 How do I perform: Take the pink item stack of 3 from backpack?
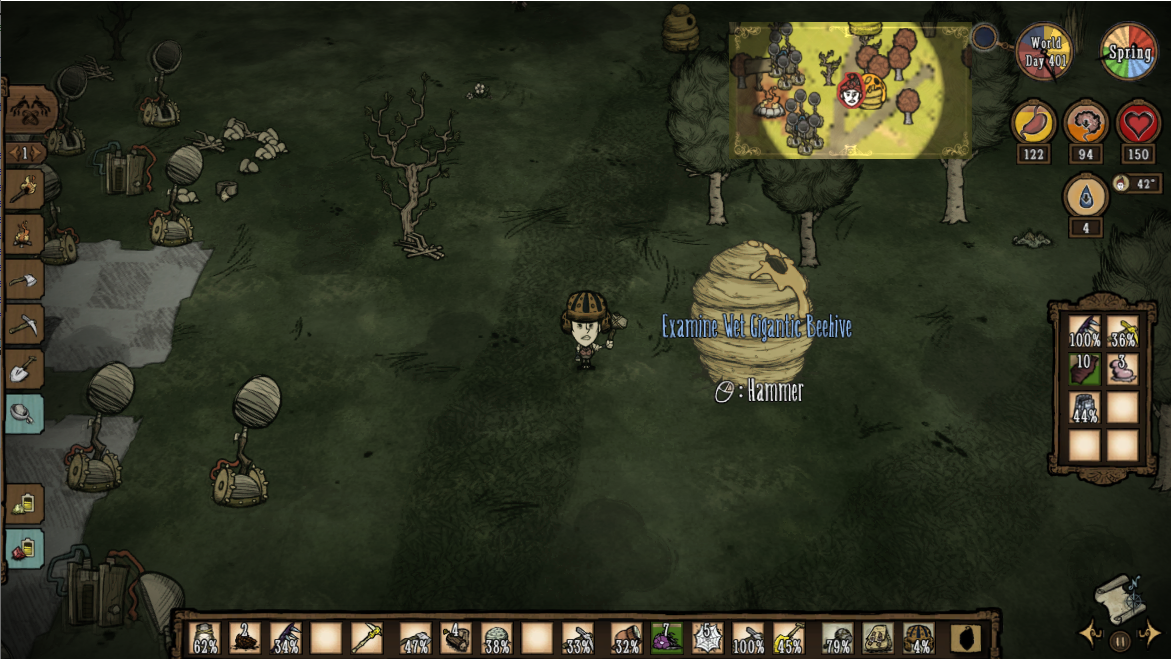1123,368
